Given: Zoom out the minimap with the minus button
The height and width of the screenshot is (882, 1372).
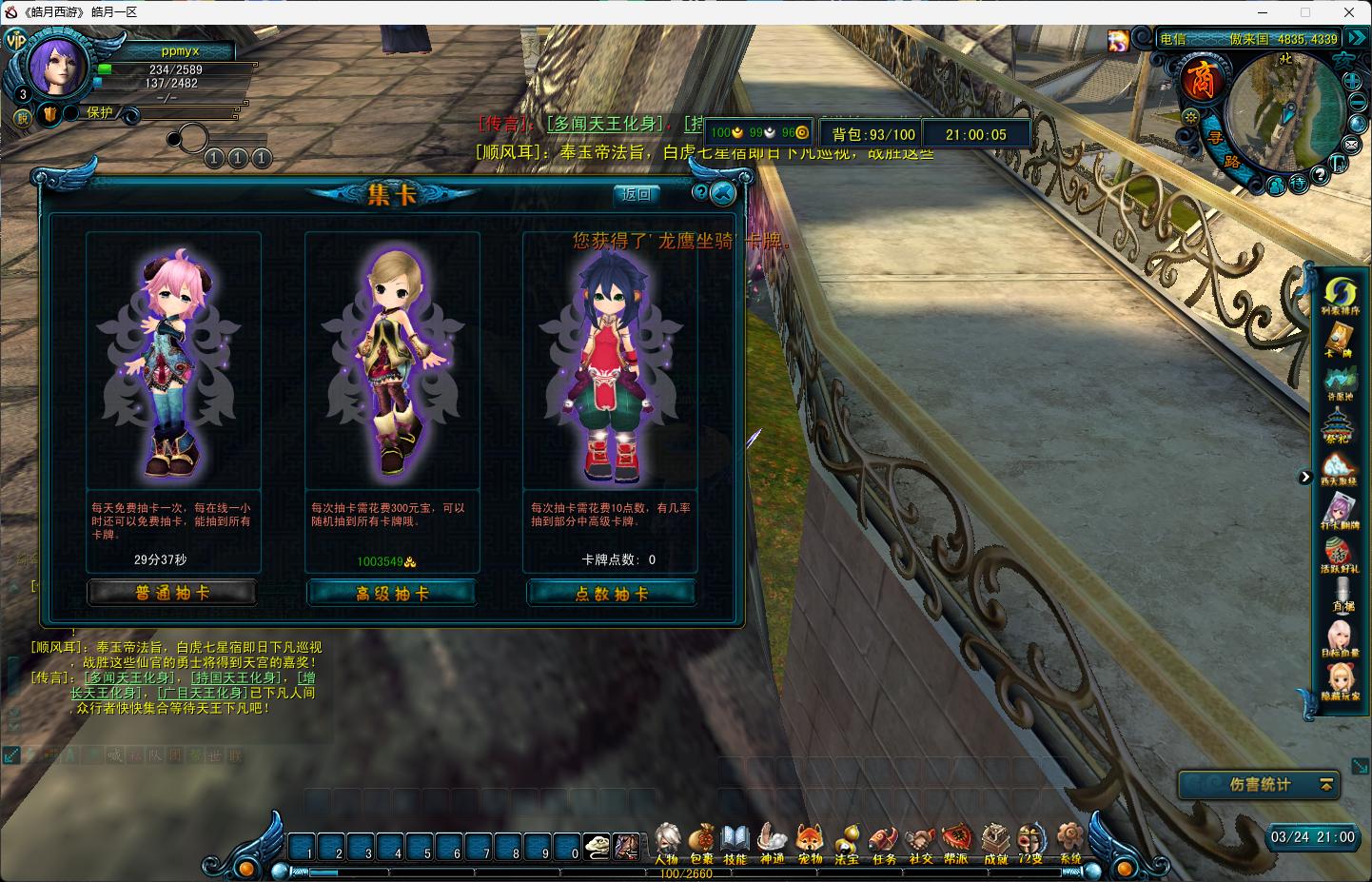Looking at the screenshot, I should point(1353,106).
